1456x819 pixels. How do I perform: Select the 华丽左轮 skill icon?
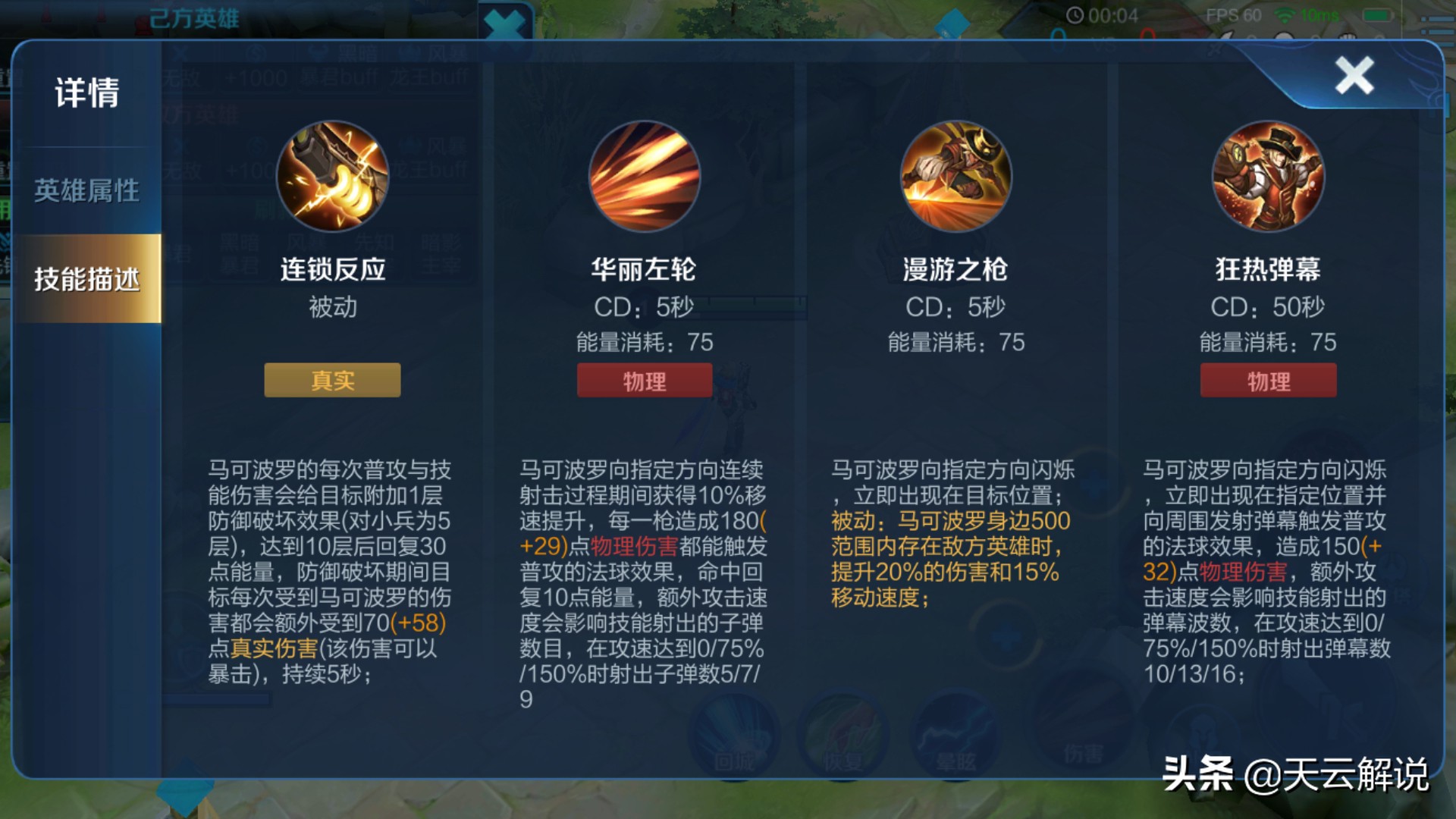pos(645,177)
